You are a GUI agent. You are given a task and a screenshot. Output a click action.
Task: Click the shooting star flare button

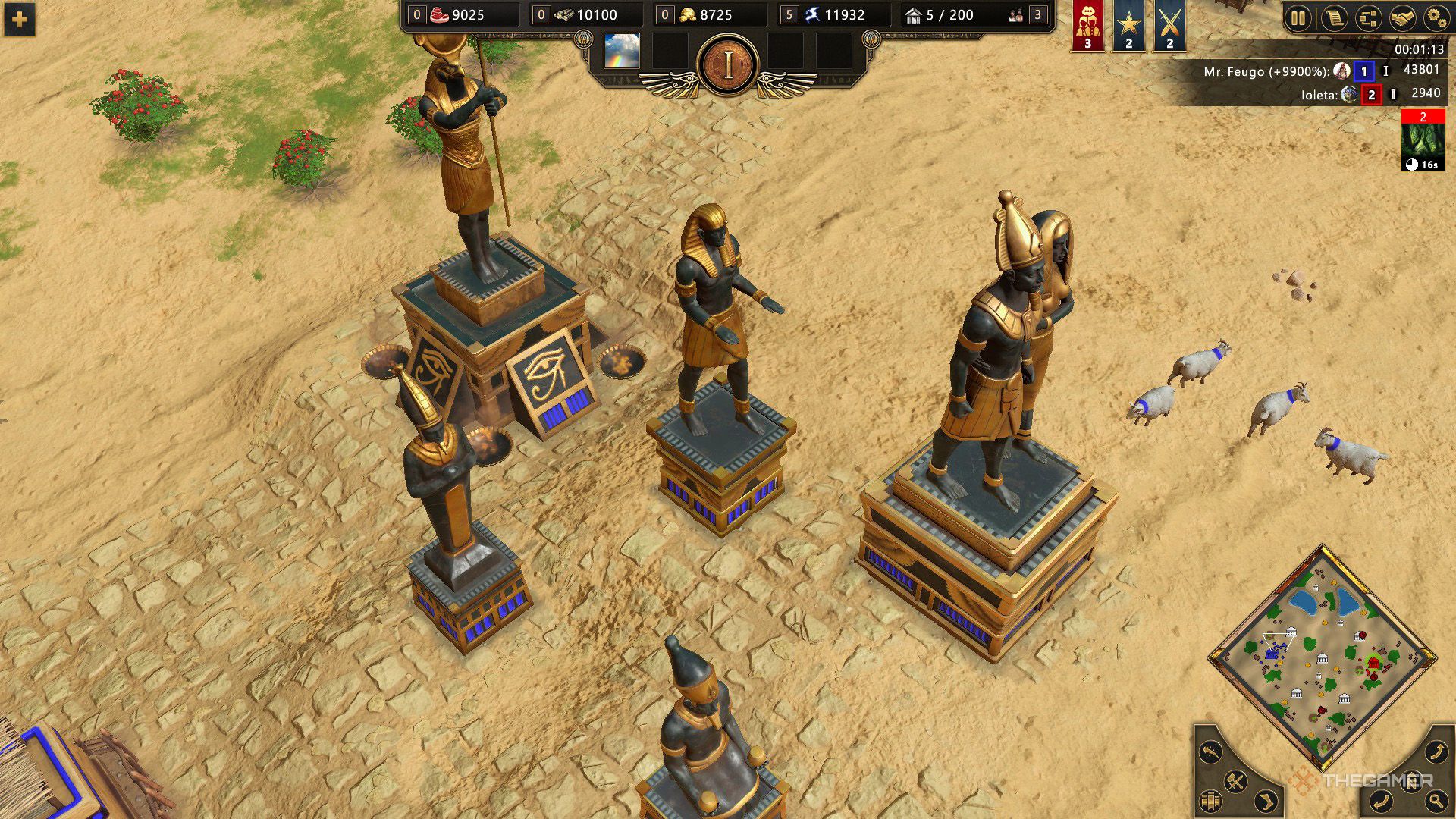coord(1211,752)
